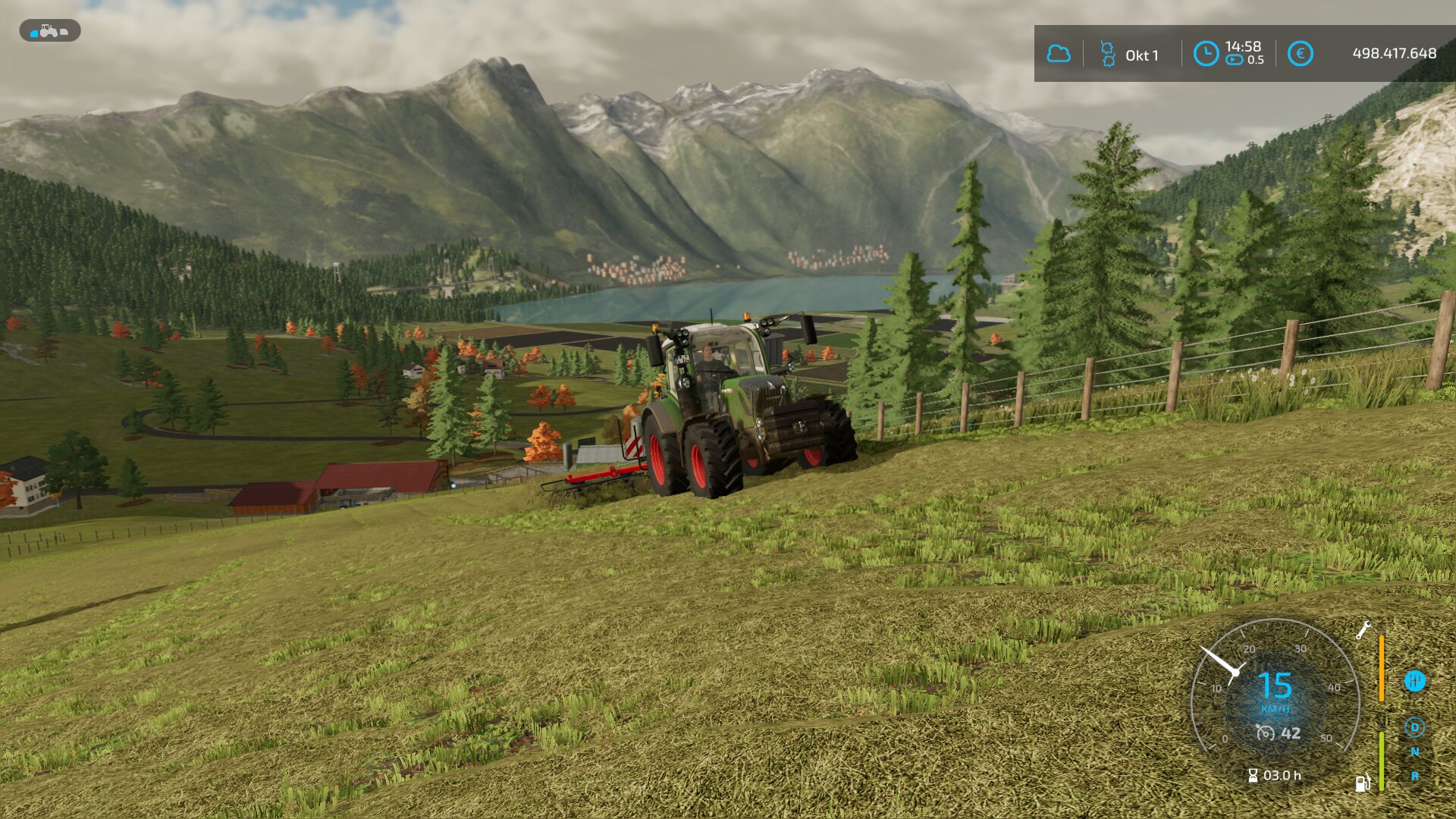Select the D drive gear
The width and height of the screenshot is (1456, 819).
click(1414, 728)
